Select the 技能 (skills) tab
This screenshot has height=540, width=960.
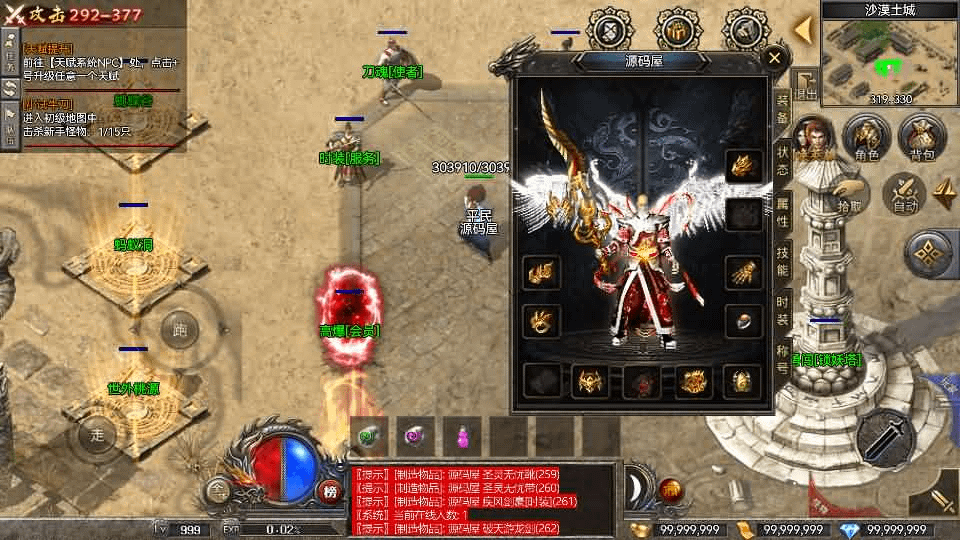pyautogui.click(x=783, y=263)
